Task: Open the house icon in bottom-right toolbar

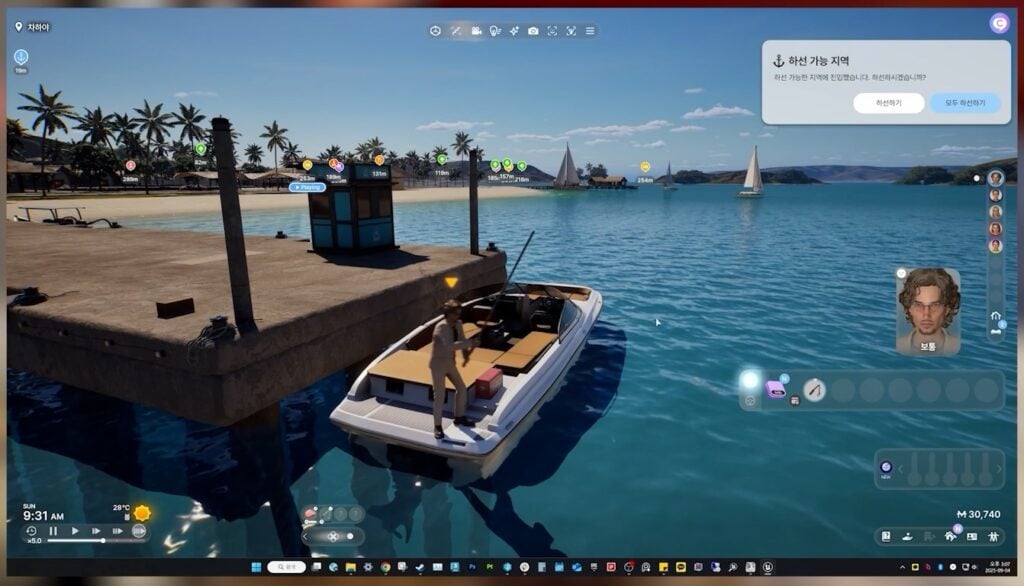Action: tap(950, 536)
